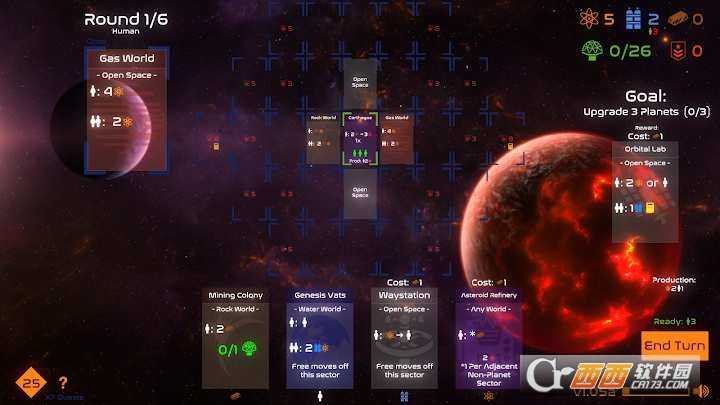Select the Mining Colony card
The image size is (720, 405).
point(235,338)
